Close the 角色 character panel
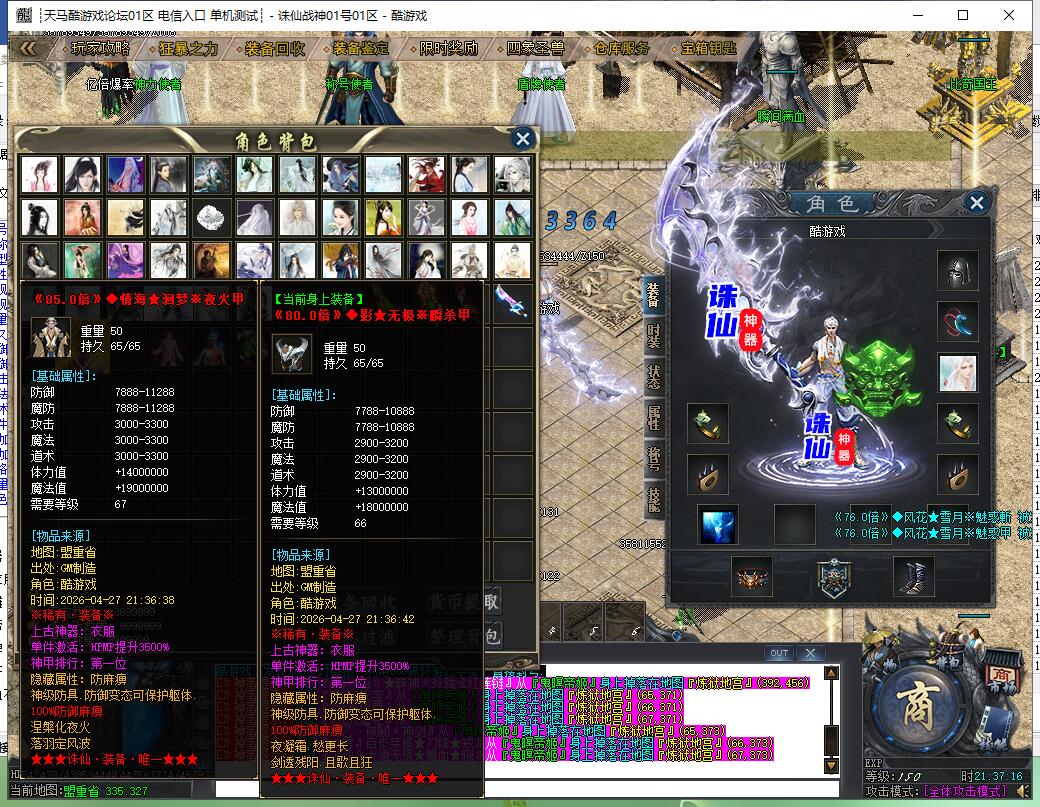 976,203
